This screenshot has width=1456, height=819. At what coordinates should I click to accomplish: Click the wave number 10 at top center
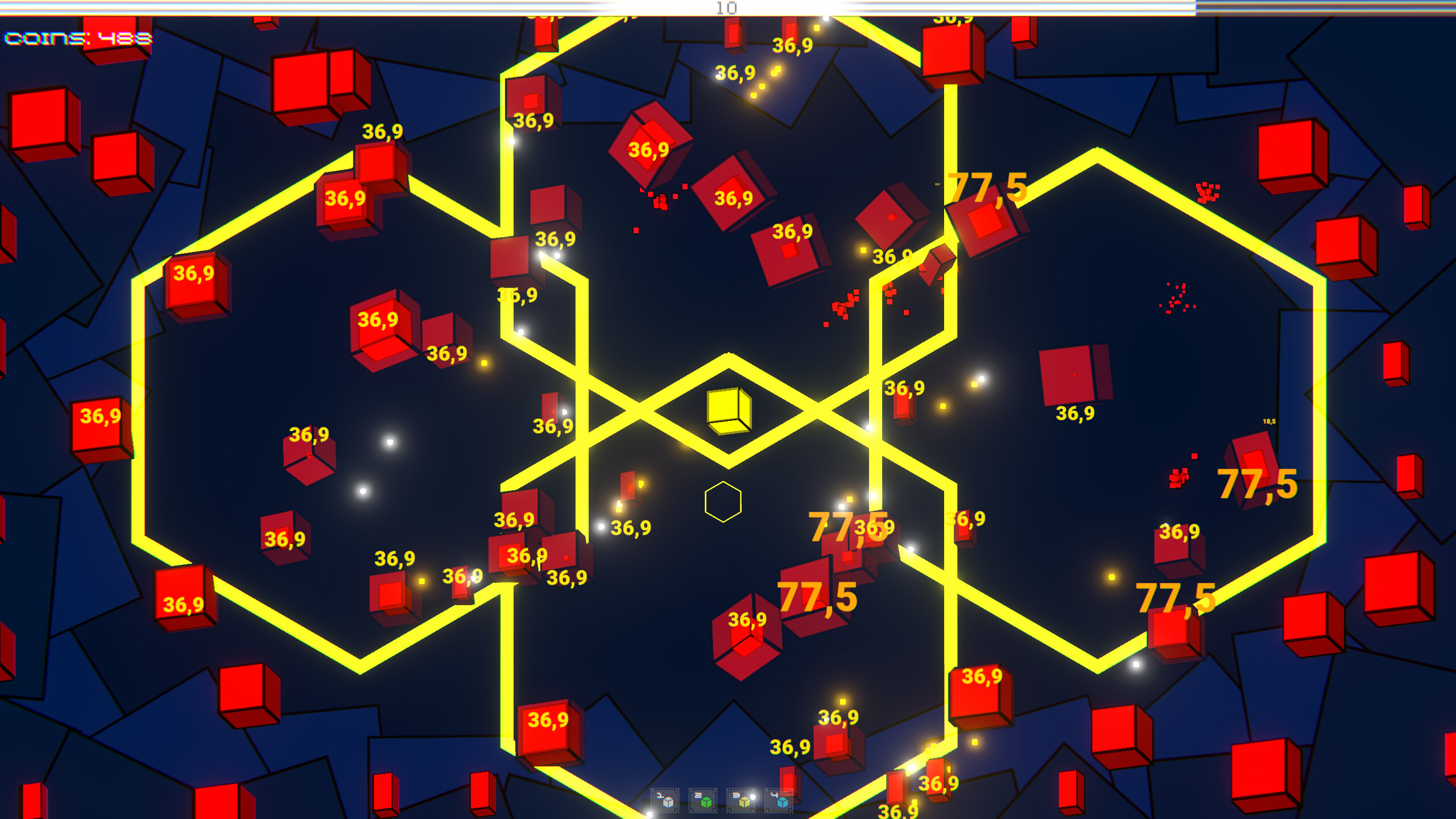(x=726, y=8)
